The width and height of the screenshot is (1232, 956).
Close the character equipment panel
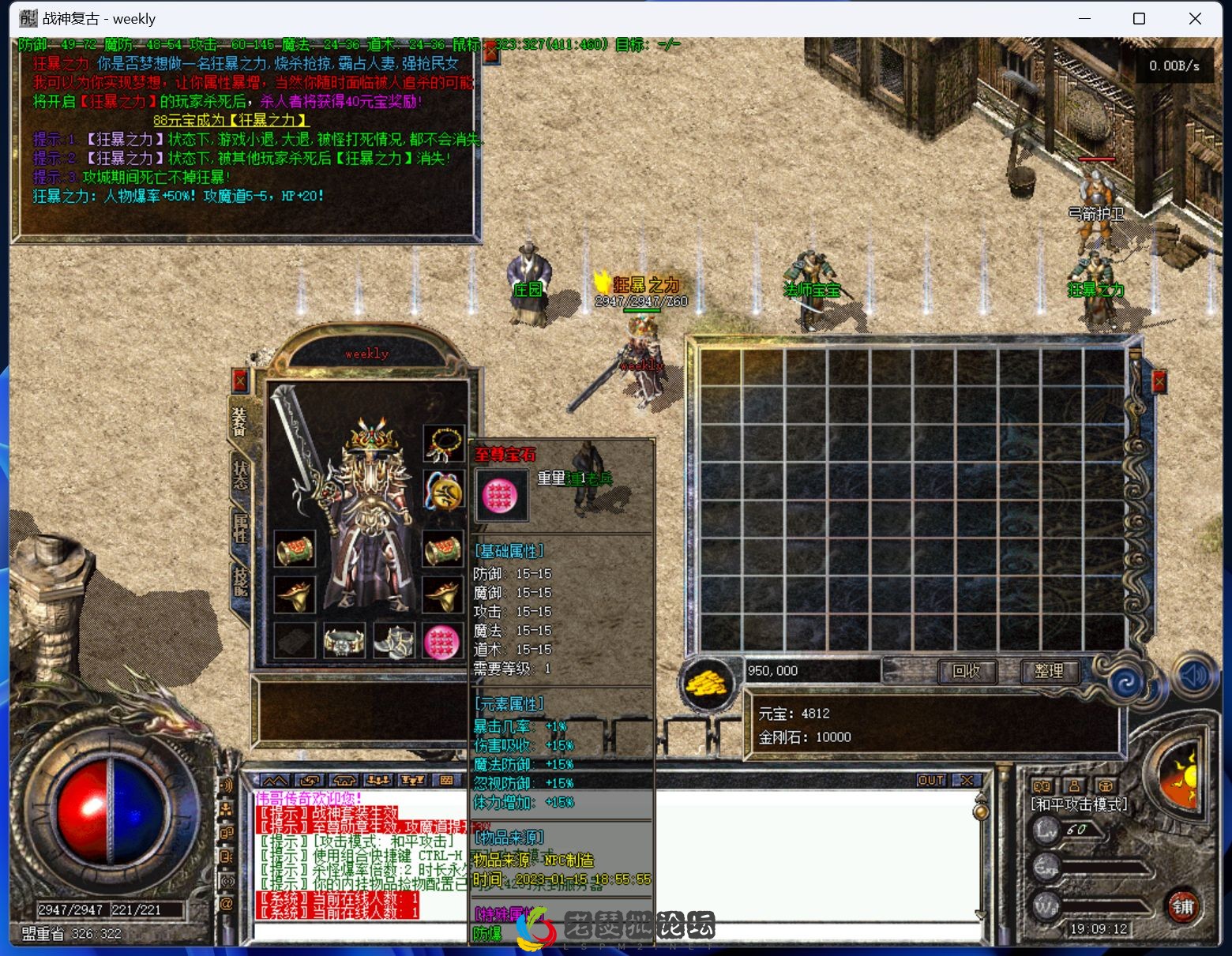pyautogui.click(x=240, y=382)
